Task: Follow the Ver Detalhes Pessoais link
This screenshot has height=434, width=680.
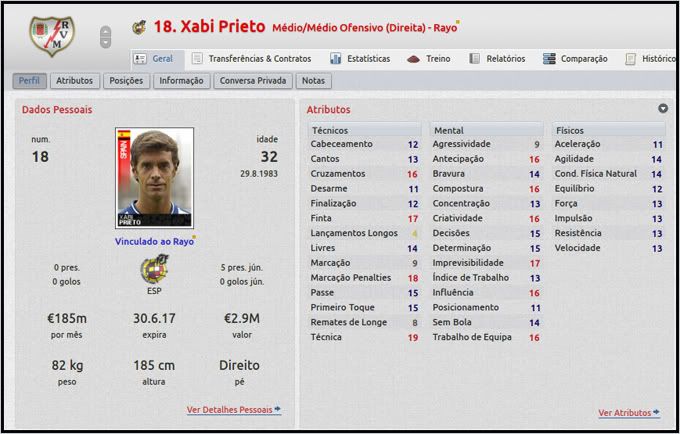Action: tap(233, 411)
